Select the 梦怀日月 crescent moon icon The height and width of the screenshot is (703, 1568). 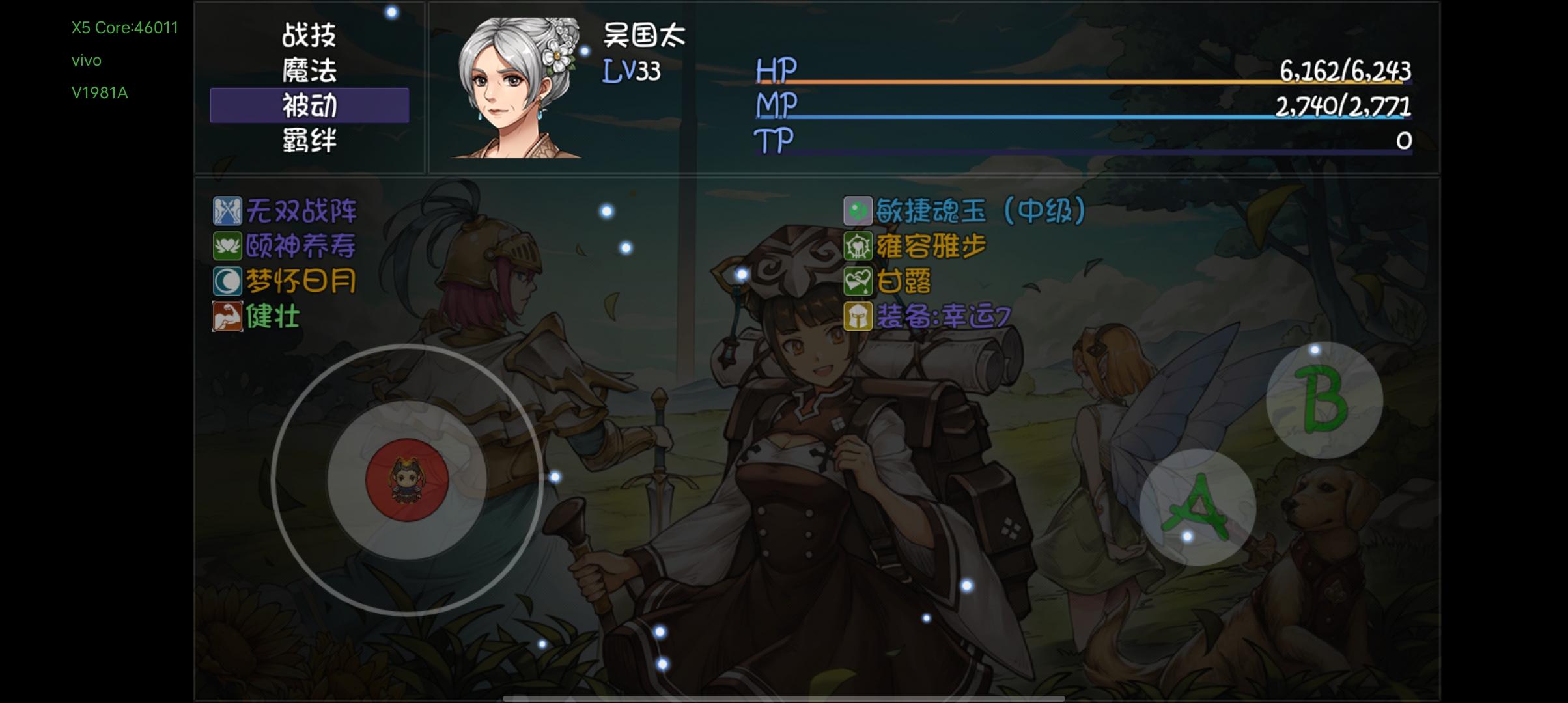click(226, 281)
